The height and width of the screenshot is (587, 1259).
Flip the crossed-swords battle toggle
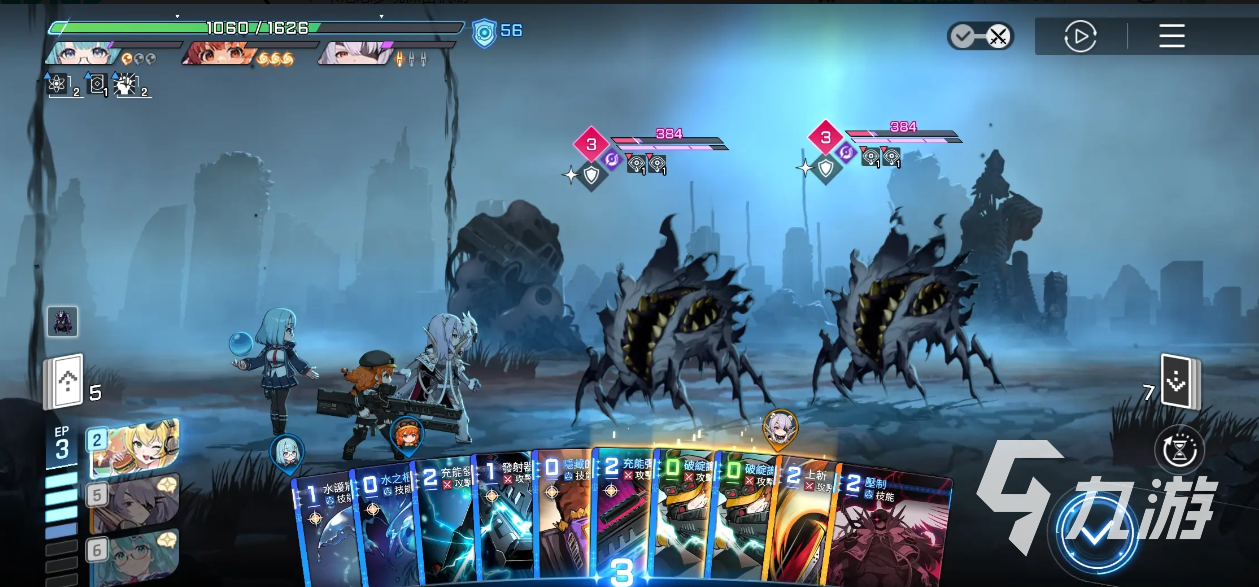[x=980, y=37]
